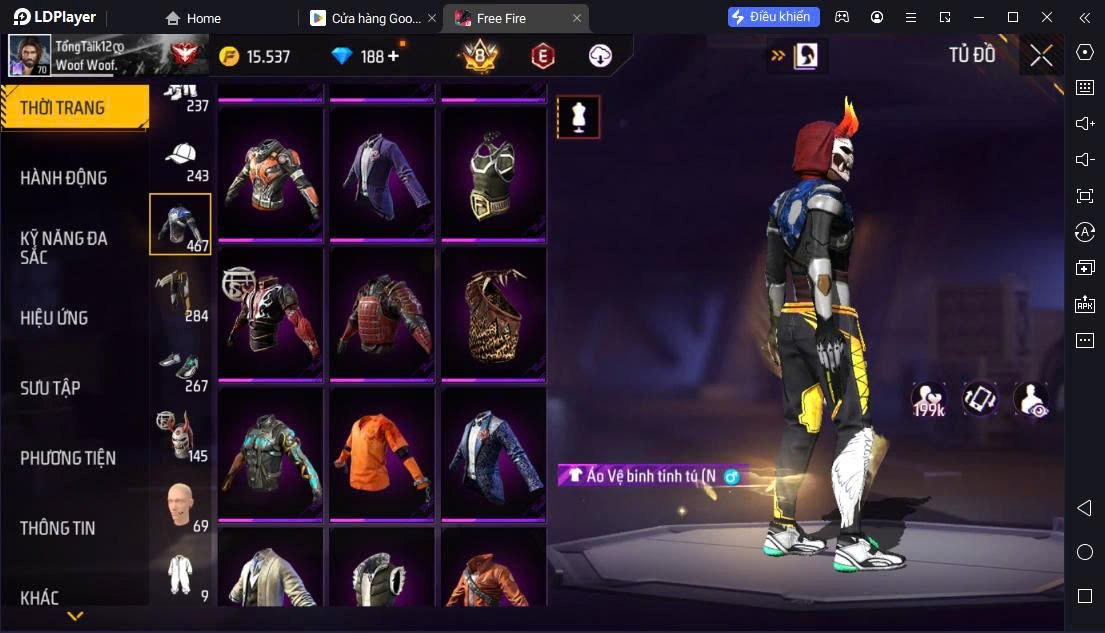
Task: Choose the cap headwear category
Action: tap(181, 160)
